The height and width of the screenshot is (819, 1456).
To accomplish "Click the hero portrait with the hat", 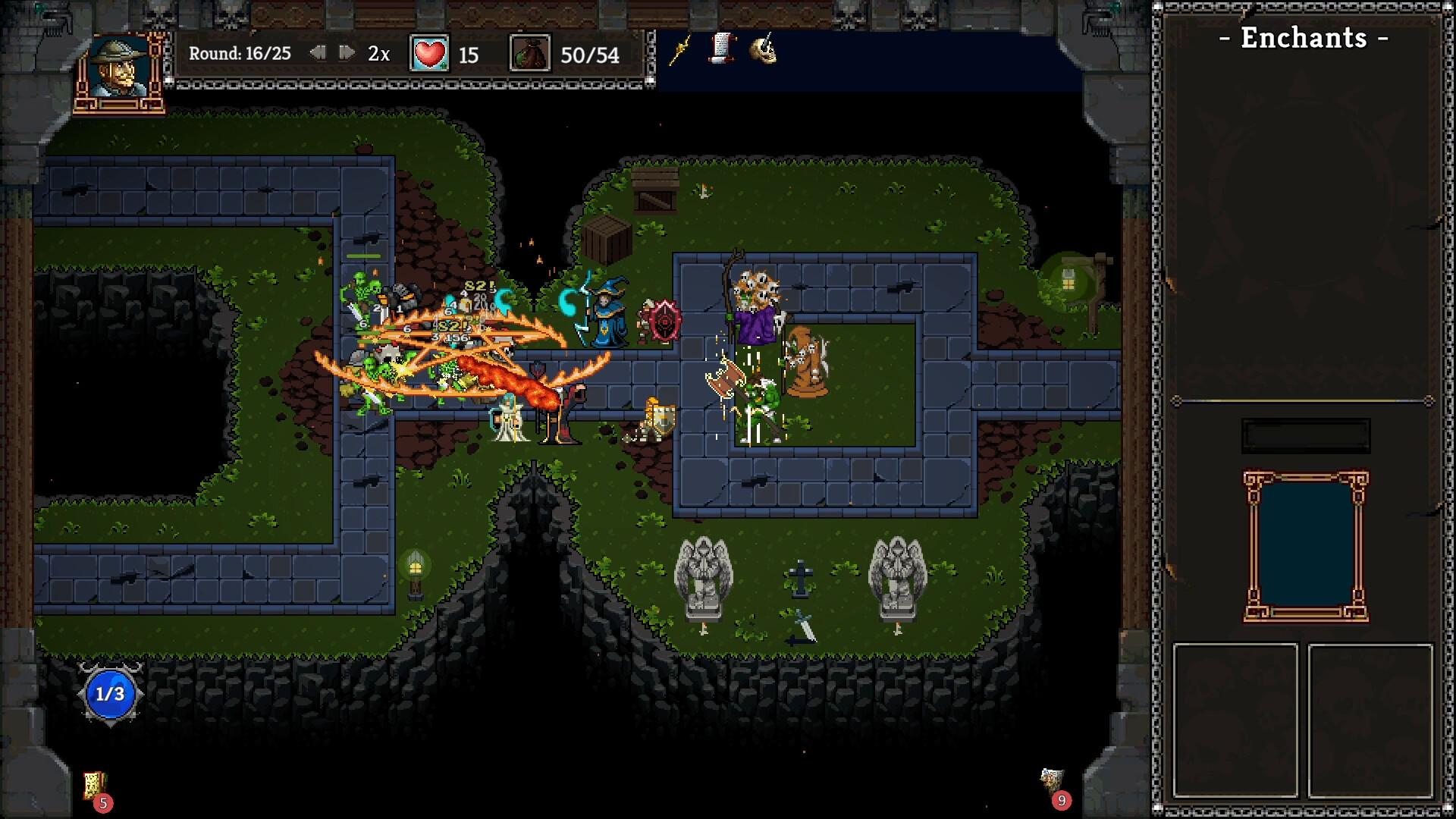I will [x=119, y=68].
